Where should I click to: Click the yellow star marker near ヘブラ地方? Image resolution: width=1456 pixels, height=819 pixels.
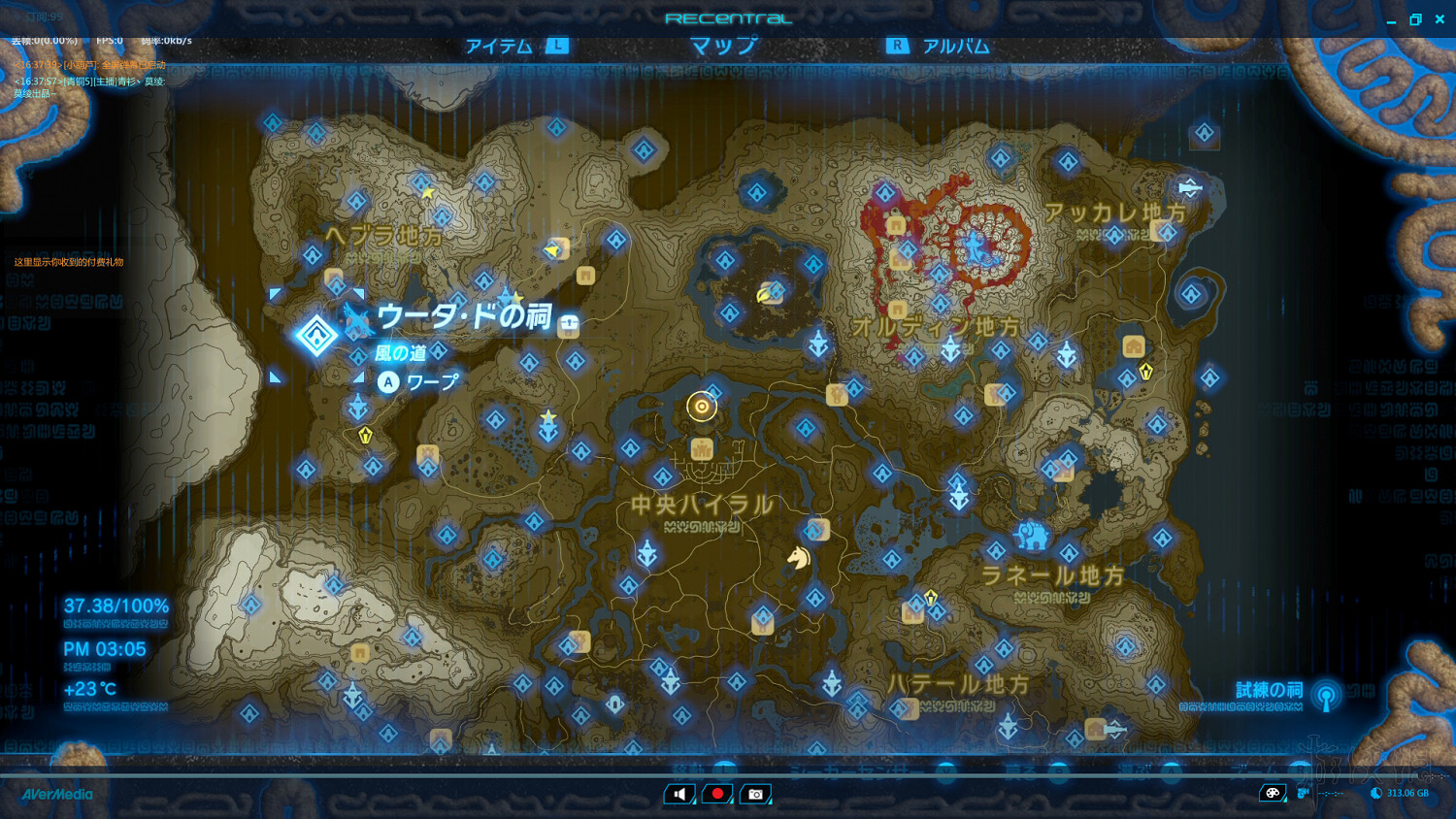[429, 192]
